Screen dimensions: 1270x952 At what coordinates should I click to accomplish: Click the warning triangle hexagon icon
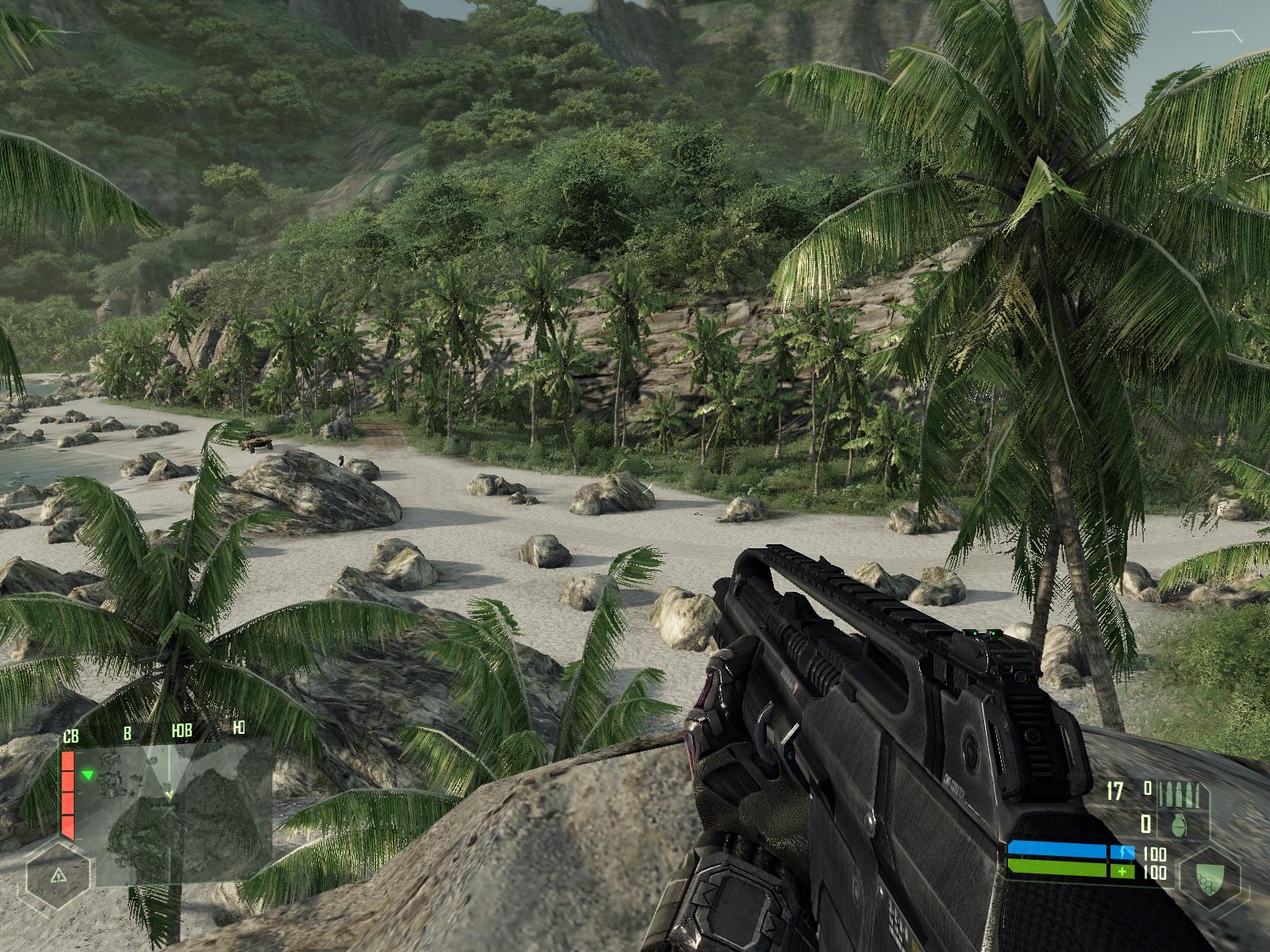pyautogui.click(x=57, y=876)
